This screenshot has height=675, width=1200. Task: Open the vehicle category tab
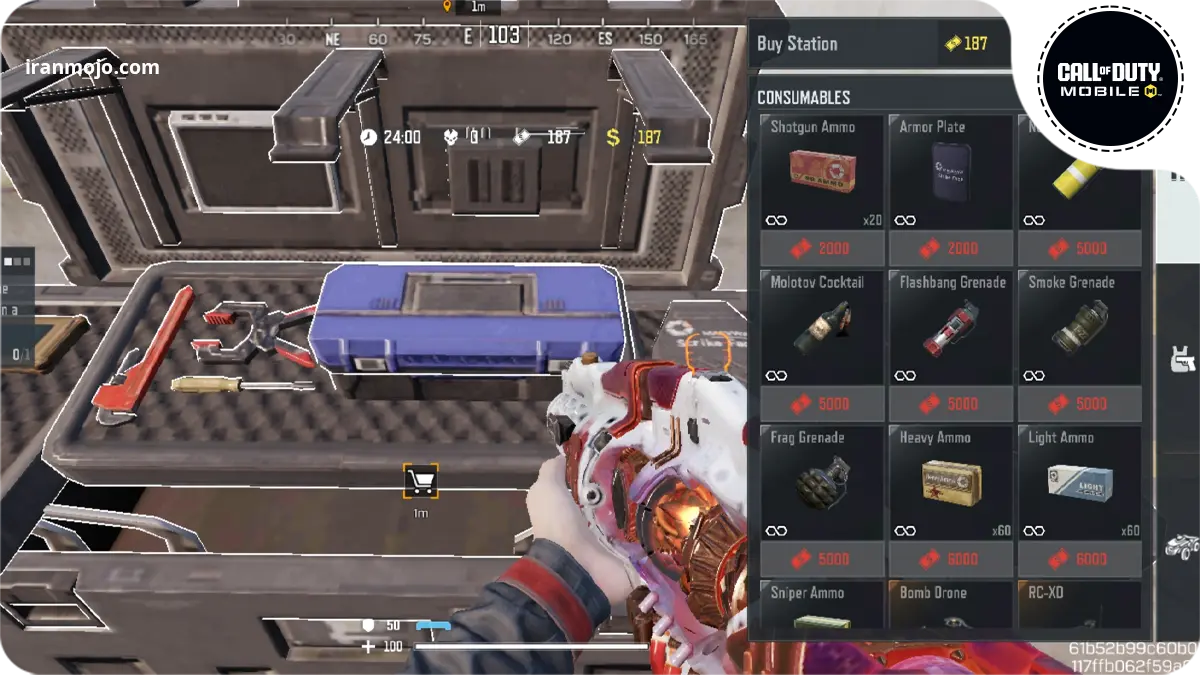pos(1180,546)
